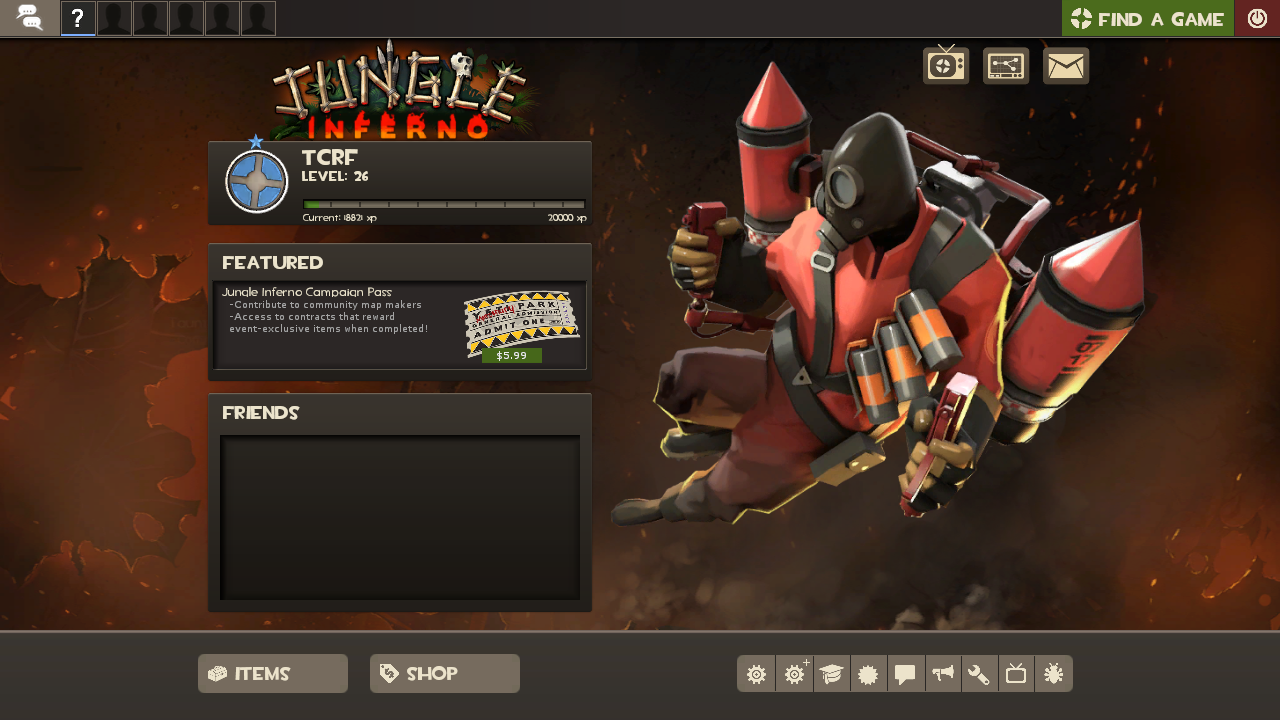Open the Items menu

pyautogui.click(x=272, y=674)
